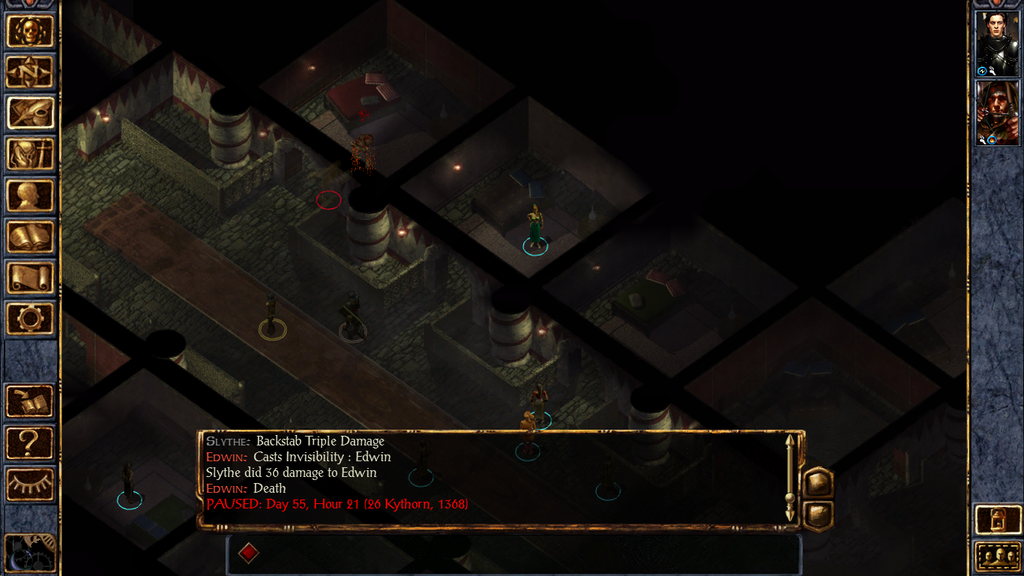Click the game clock to unpause

(x=28, y=553)
